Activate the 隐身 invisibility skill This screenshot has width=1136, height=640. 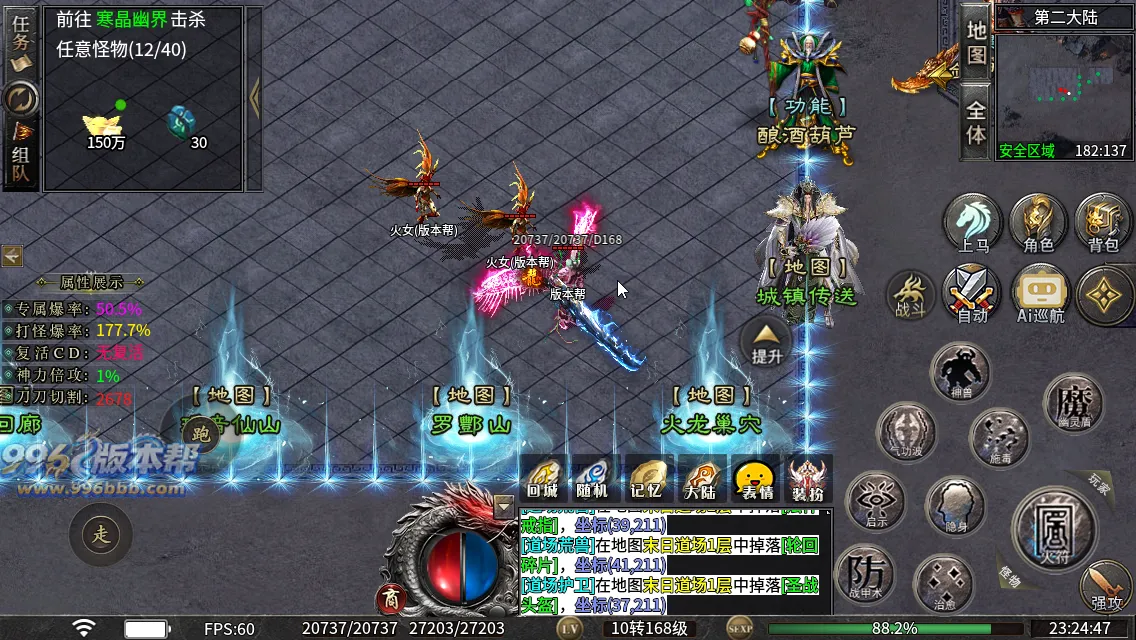(x=954, y=506)
